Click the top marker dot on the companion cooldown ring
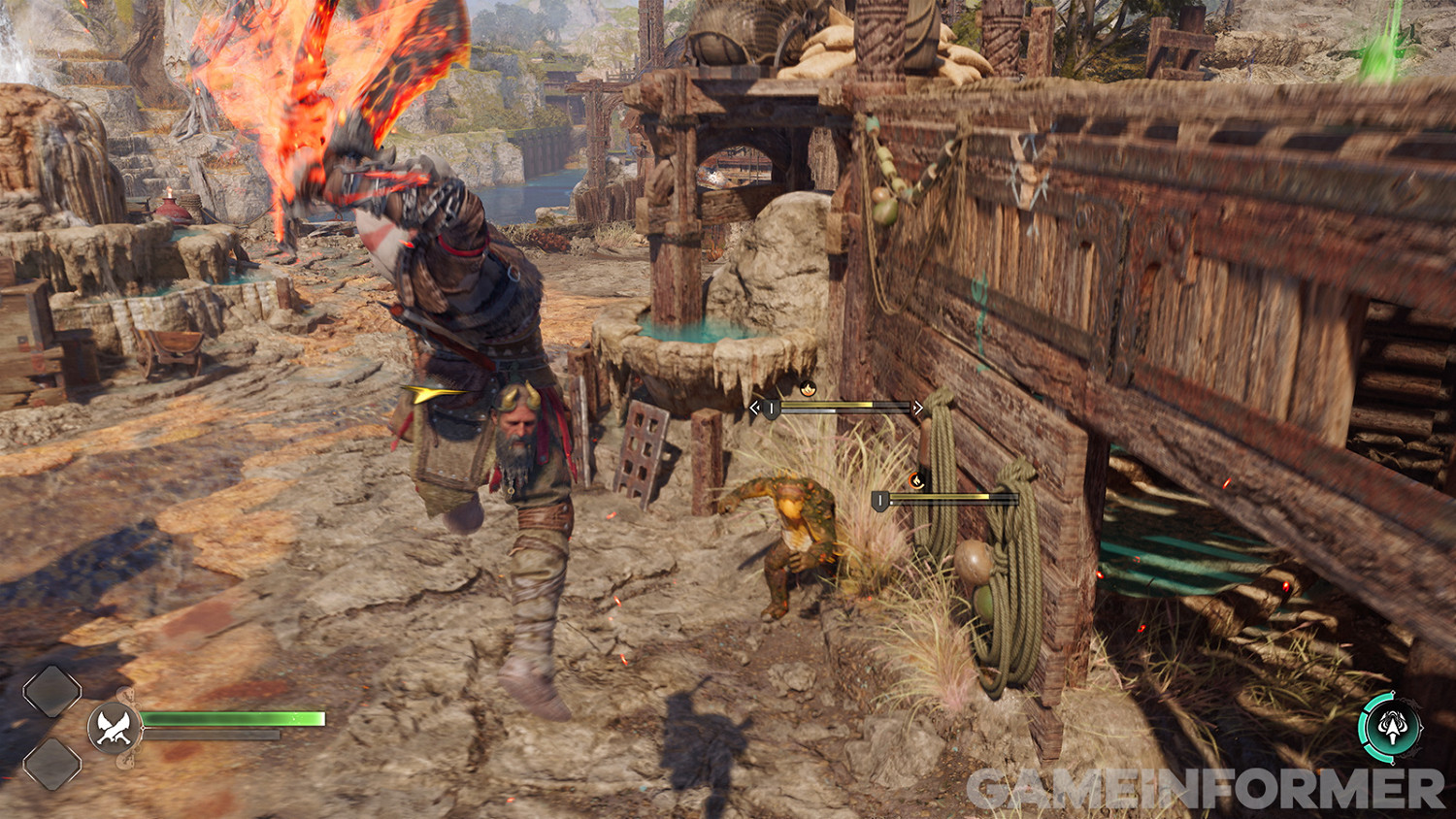This screenshot has height=819, width=1456. coord(1392,692)
